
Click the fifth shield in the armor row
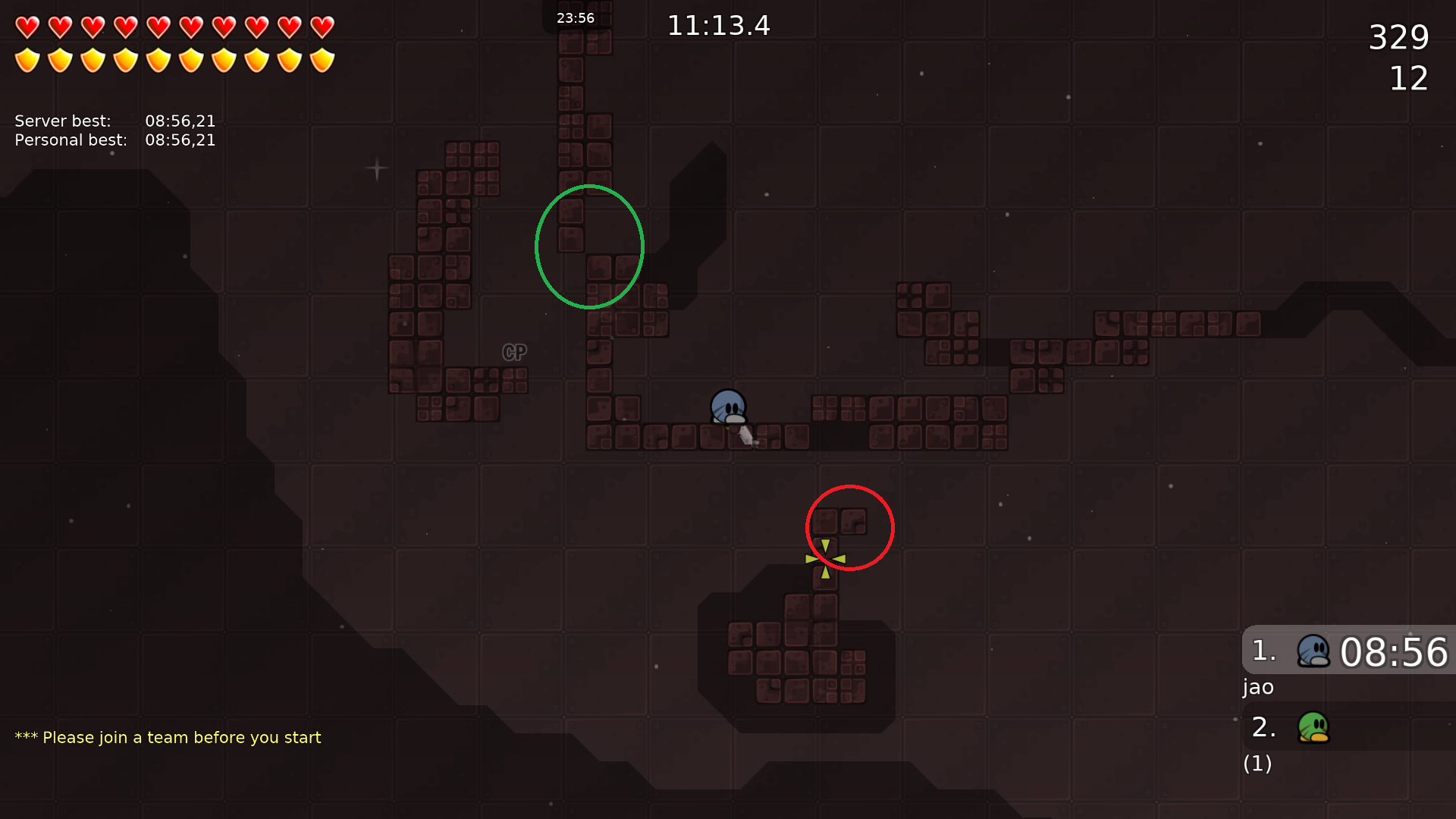[158, 59]
